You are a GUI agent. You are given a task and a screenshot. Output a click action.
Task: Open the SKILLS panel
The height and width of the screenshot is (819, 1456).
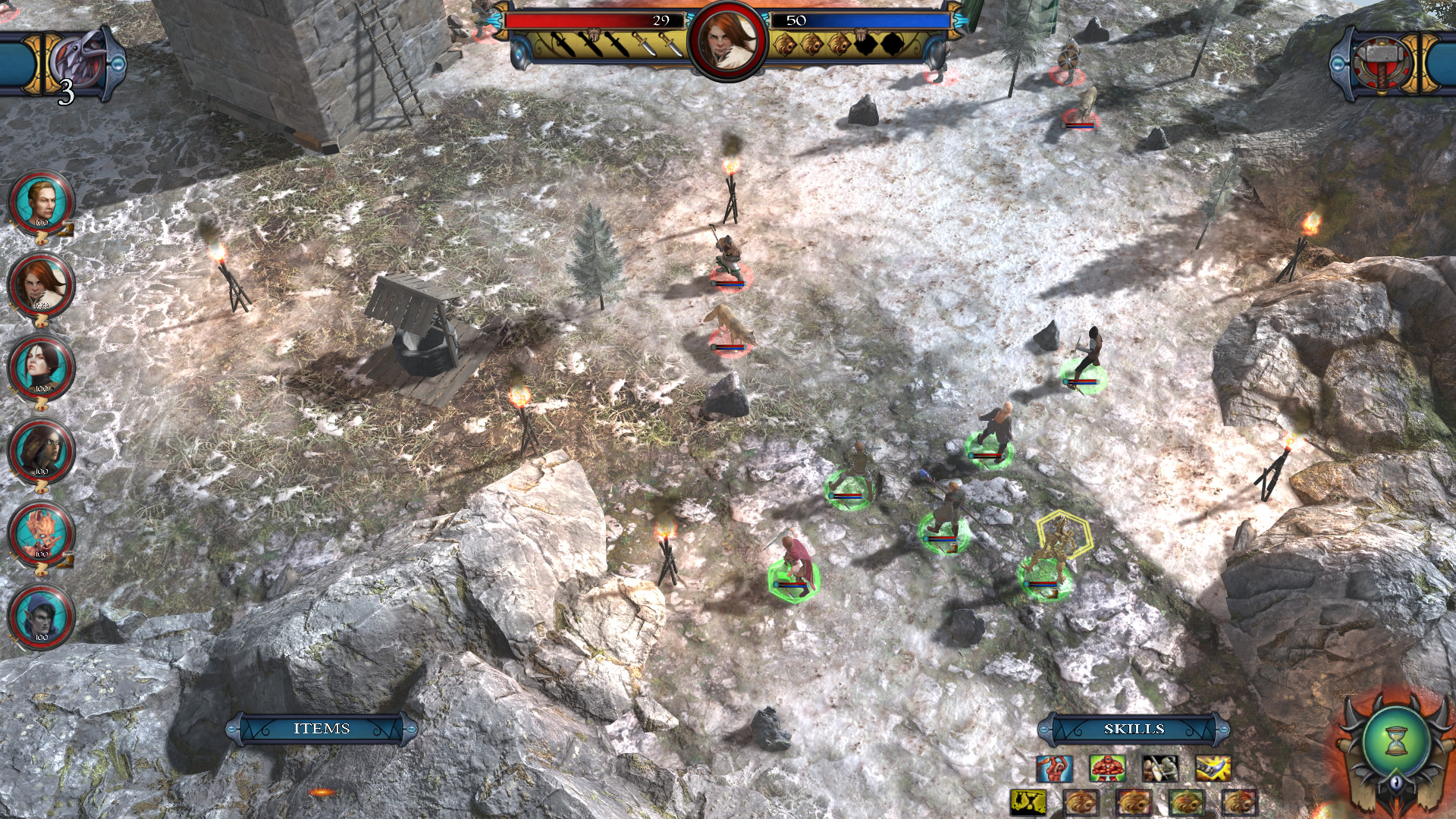click(1134, 728)
